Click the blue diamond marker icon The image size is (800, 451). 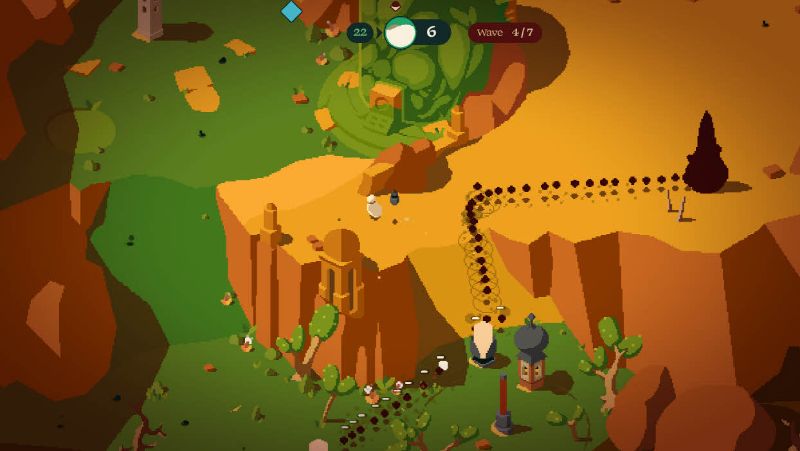[x=291, y=11]
